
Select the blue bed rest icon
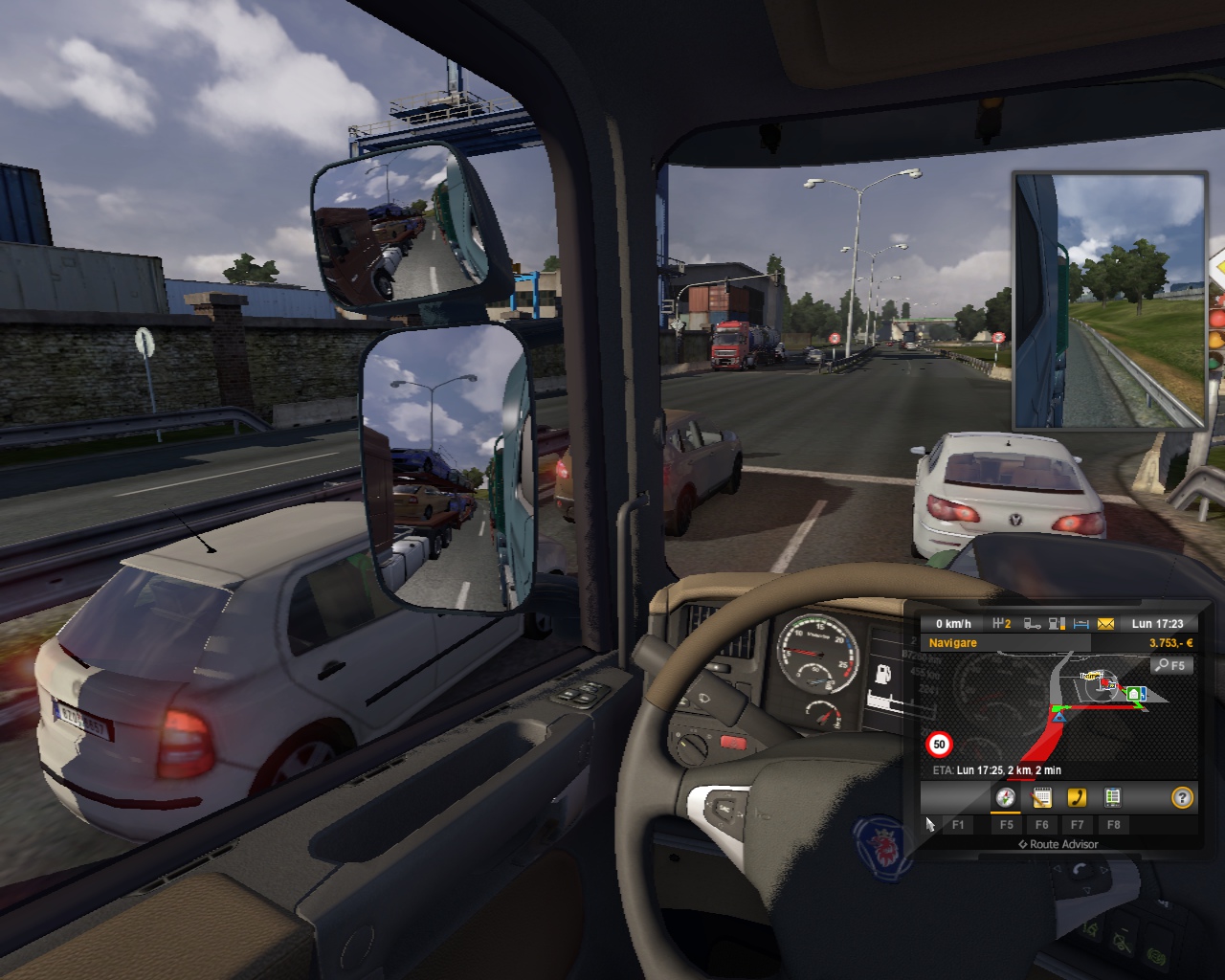pos(1081,624)
